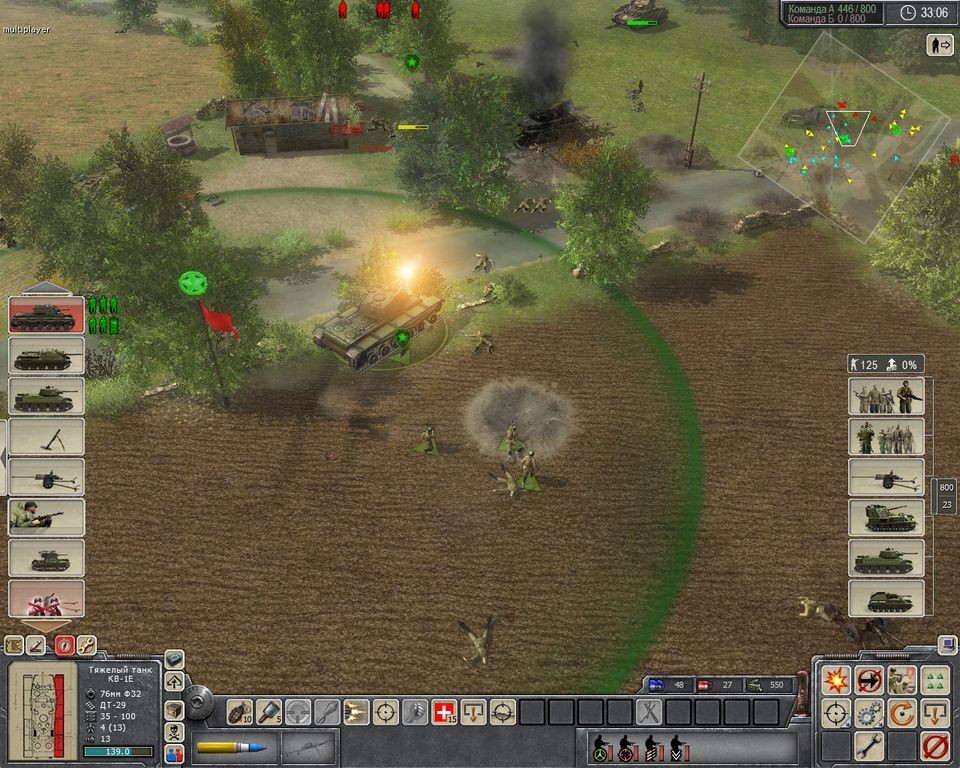Select the highlighted KV-1E tank unit card
This screenshot has width=960, height=768.
[x=46, y=315]
